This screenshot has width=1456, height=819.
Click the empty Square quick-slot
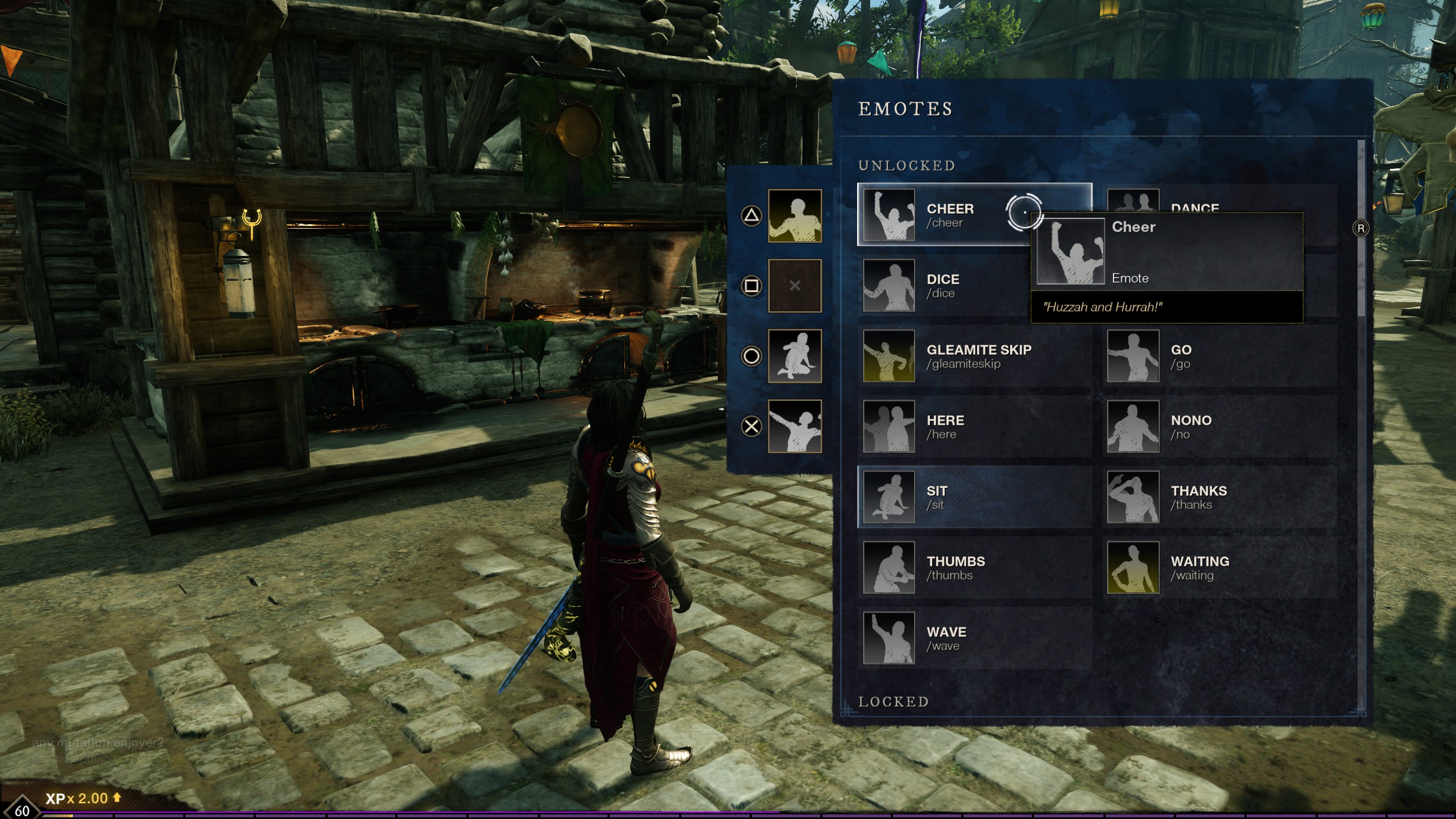795,286
